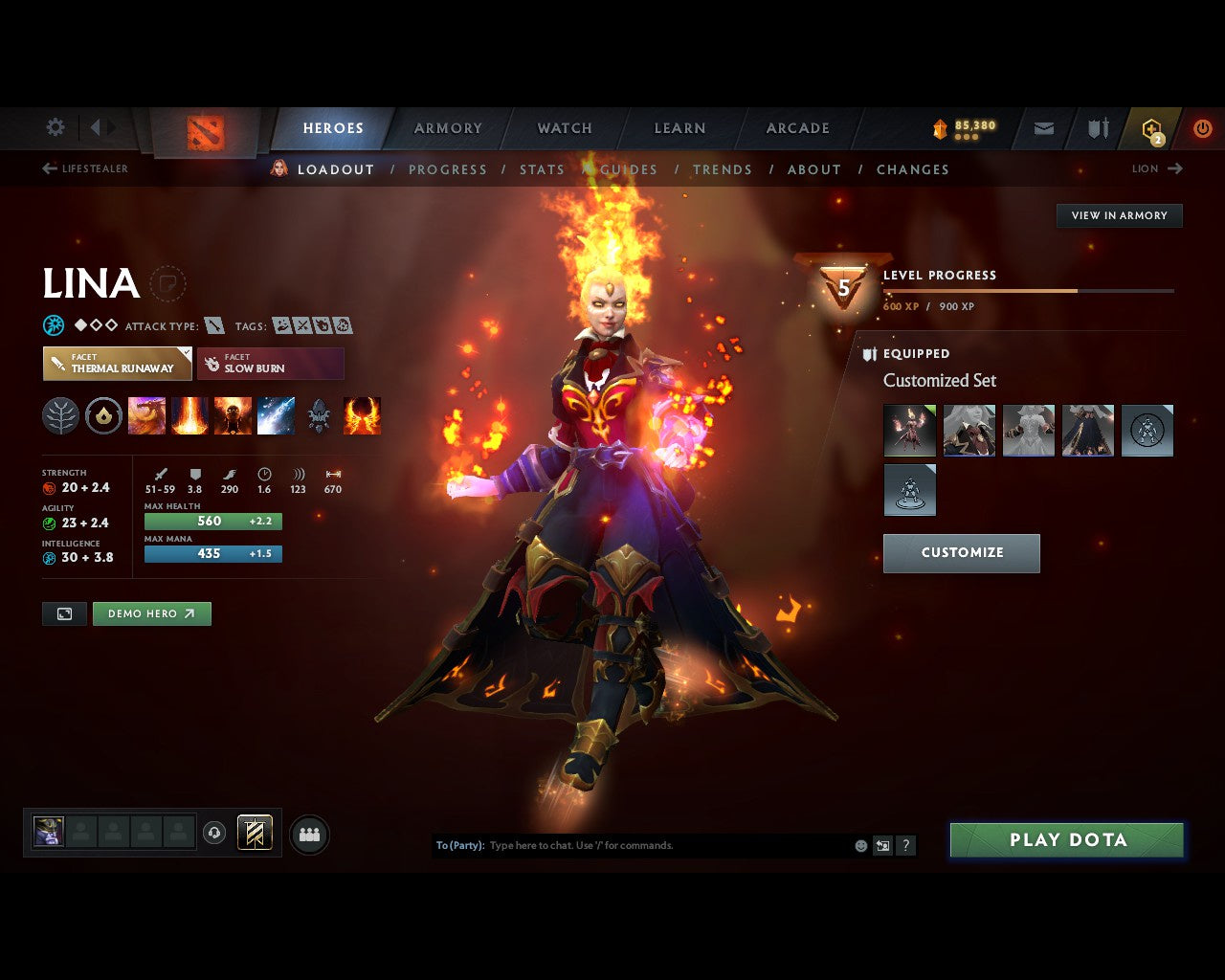Screen dimensions: 1225x980
Task: Select the Laguna Blade ability icon
Action: tap(277, 415)
